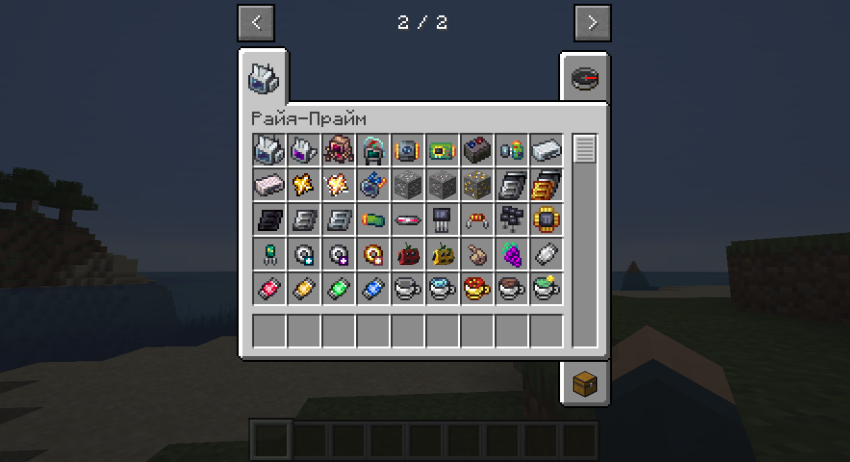Image resolution: width=850 pixels, height=462 pixels.
Task: Choose the white pill capsule item
Action: tap(545, 254)
